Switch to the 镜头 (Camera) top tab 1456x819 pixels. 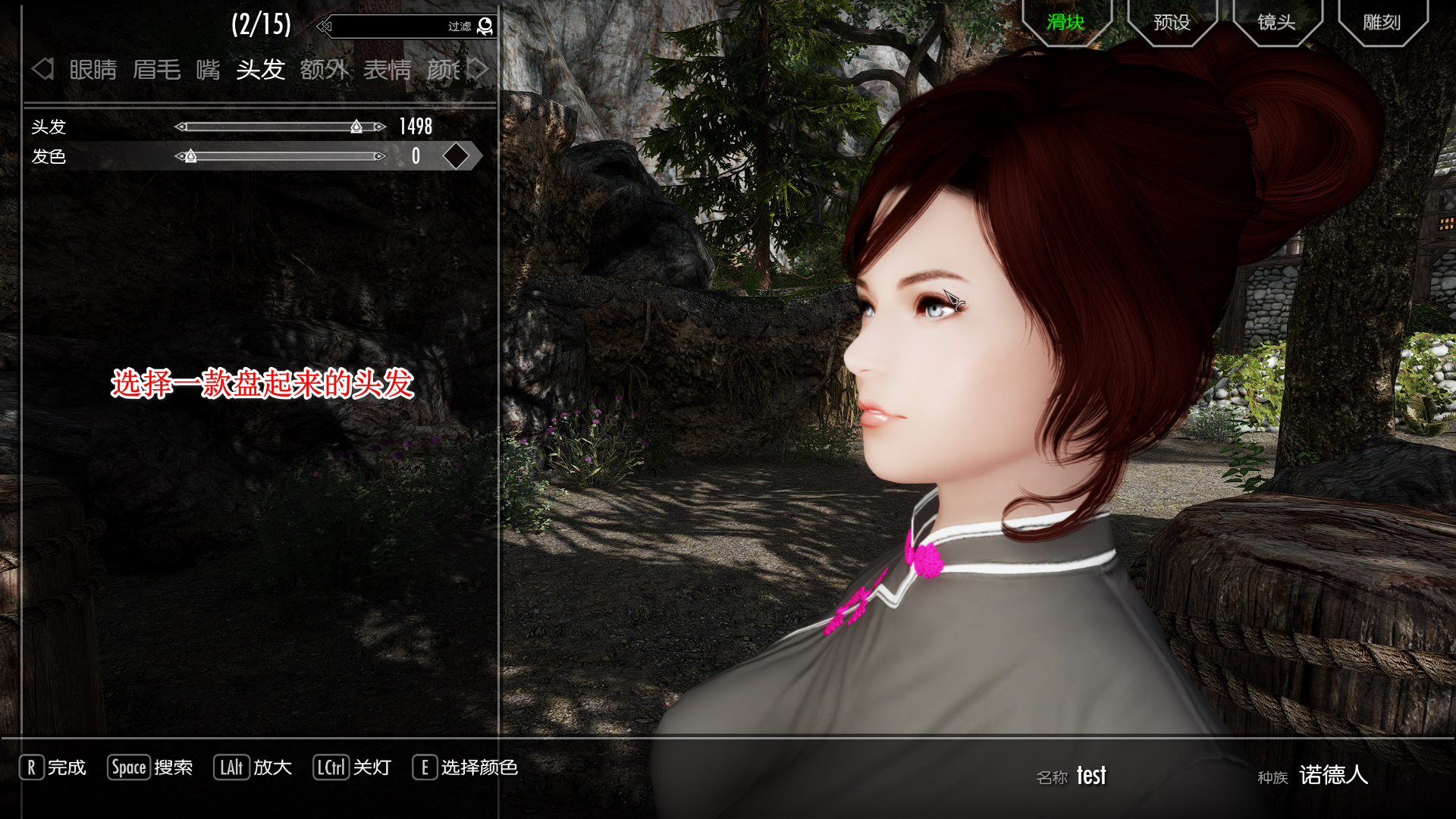point(1276,23)
